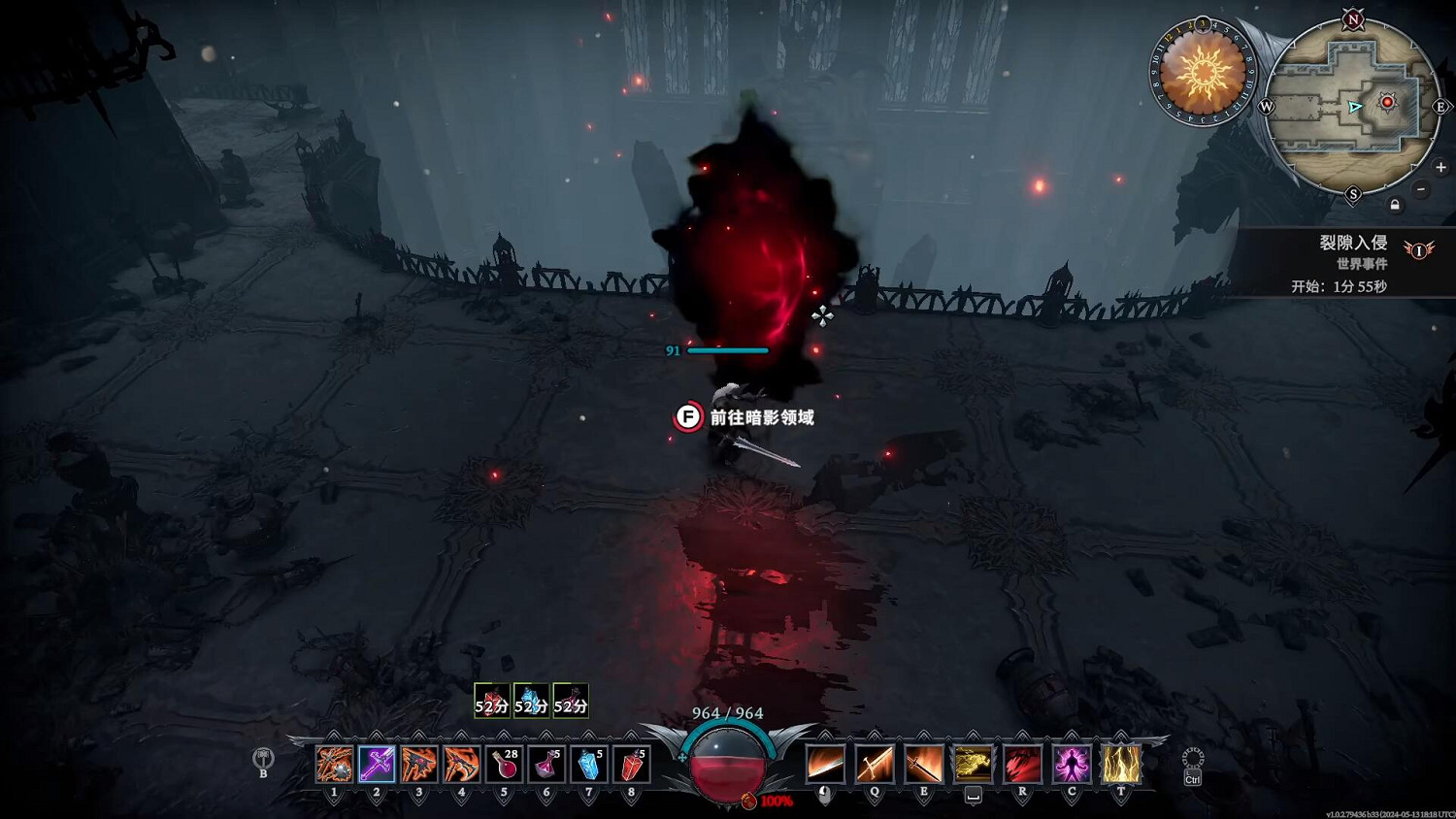Trigger the golden wolf dash ability
Screen dimensions: 1456x819
pyautogui.click(x=973, y=765)
